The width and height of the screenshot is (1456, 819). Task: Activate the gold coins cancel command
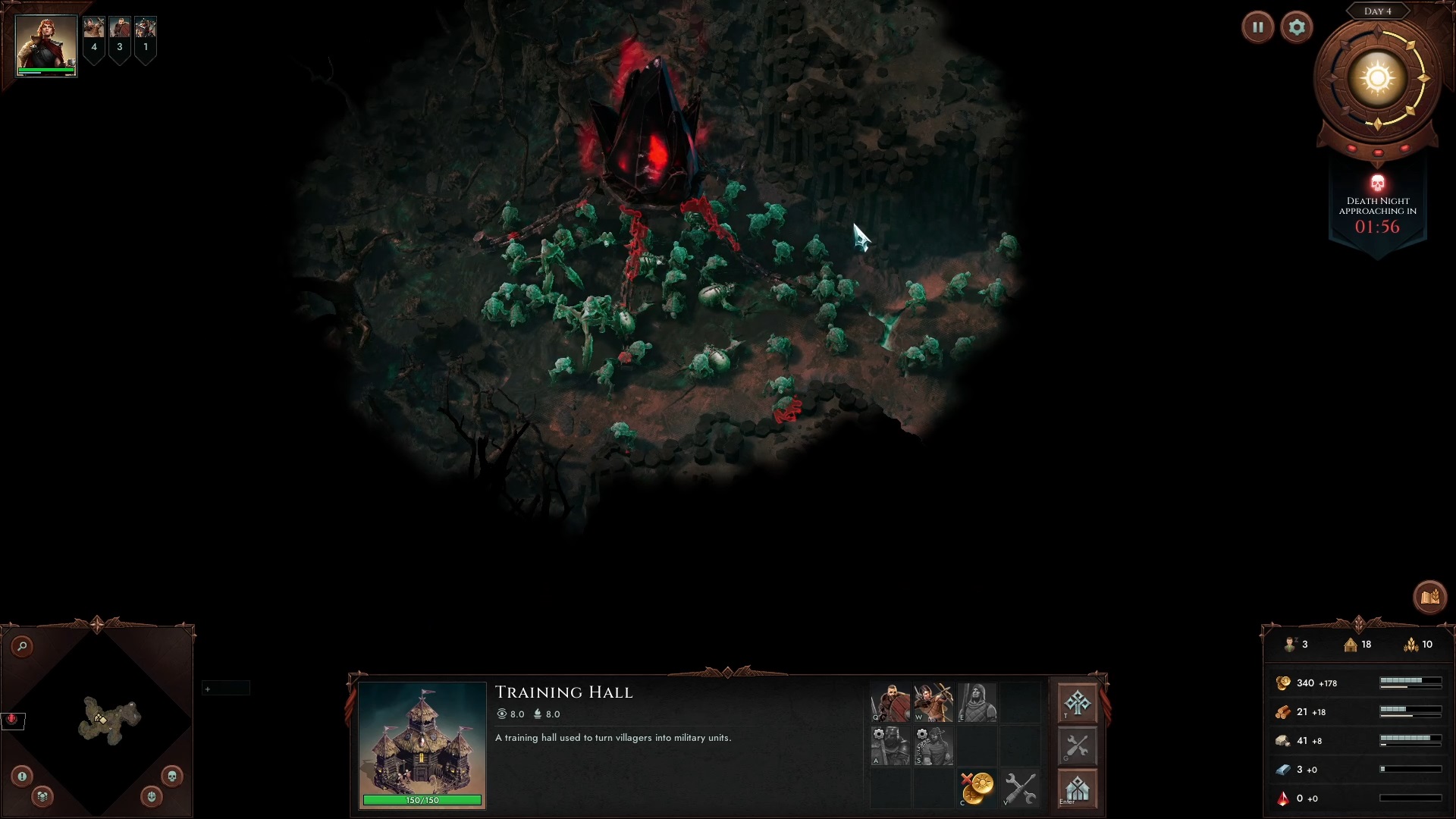coord(977,789)
